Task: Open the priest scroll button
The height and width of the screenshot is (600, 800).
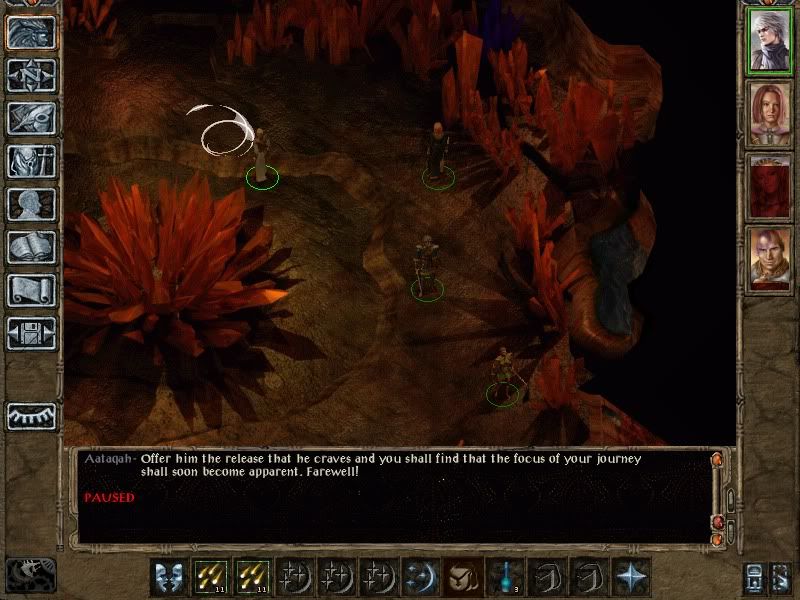Action: tap(31, 290)
